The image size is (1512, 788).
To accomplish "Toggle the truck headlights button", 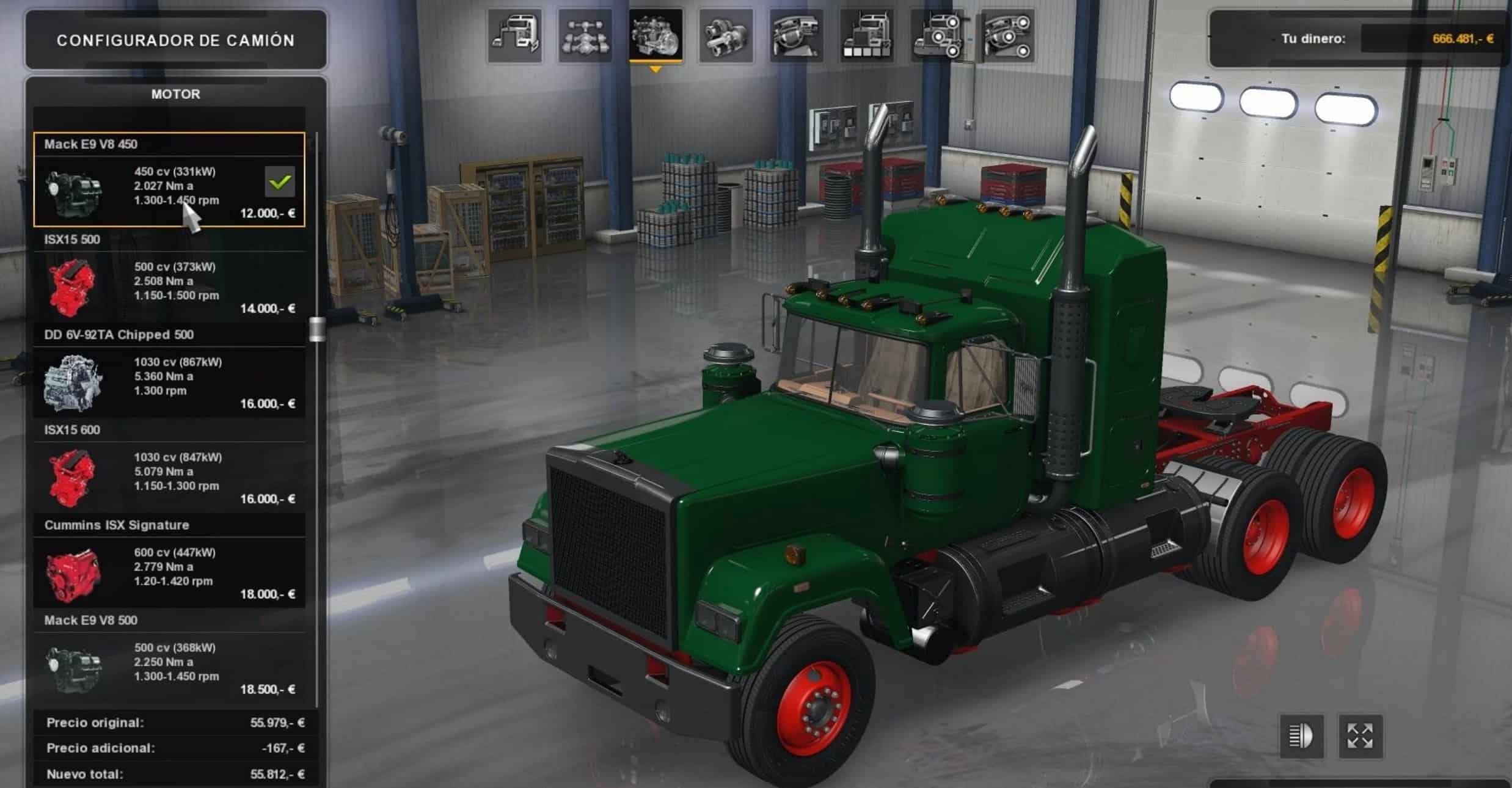I will pos(1301,736).
